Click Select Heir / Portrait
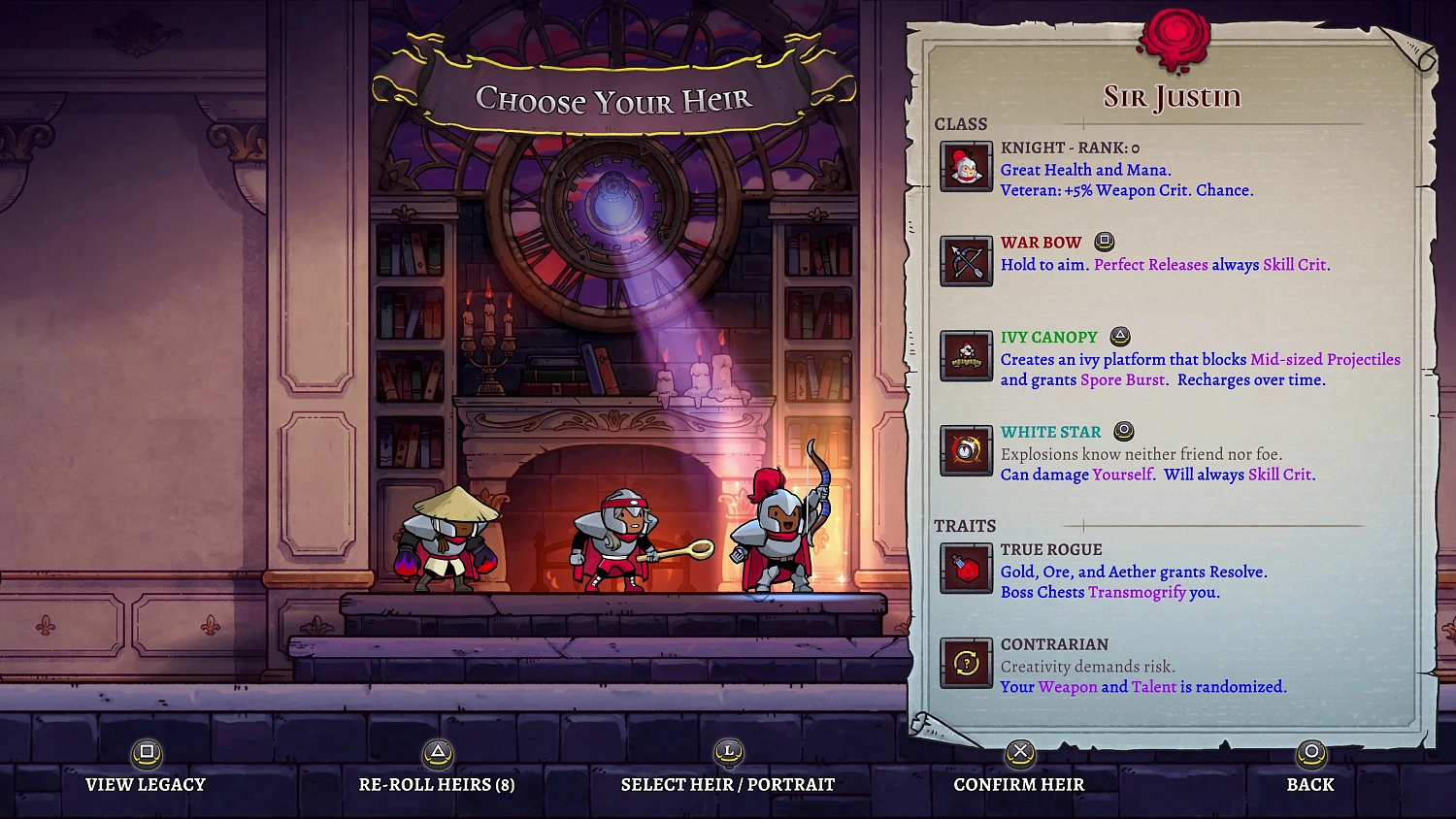 point(726,784)
